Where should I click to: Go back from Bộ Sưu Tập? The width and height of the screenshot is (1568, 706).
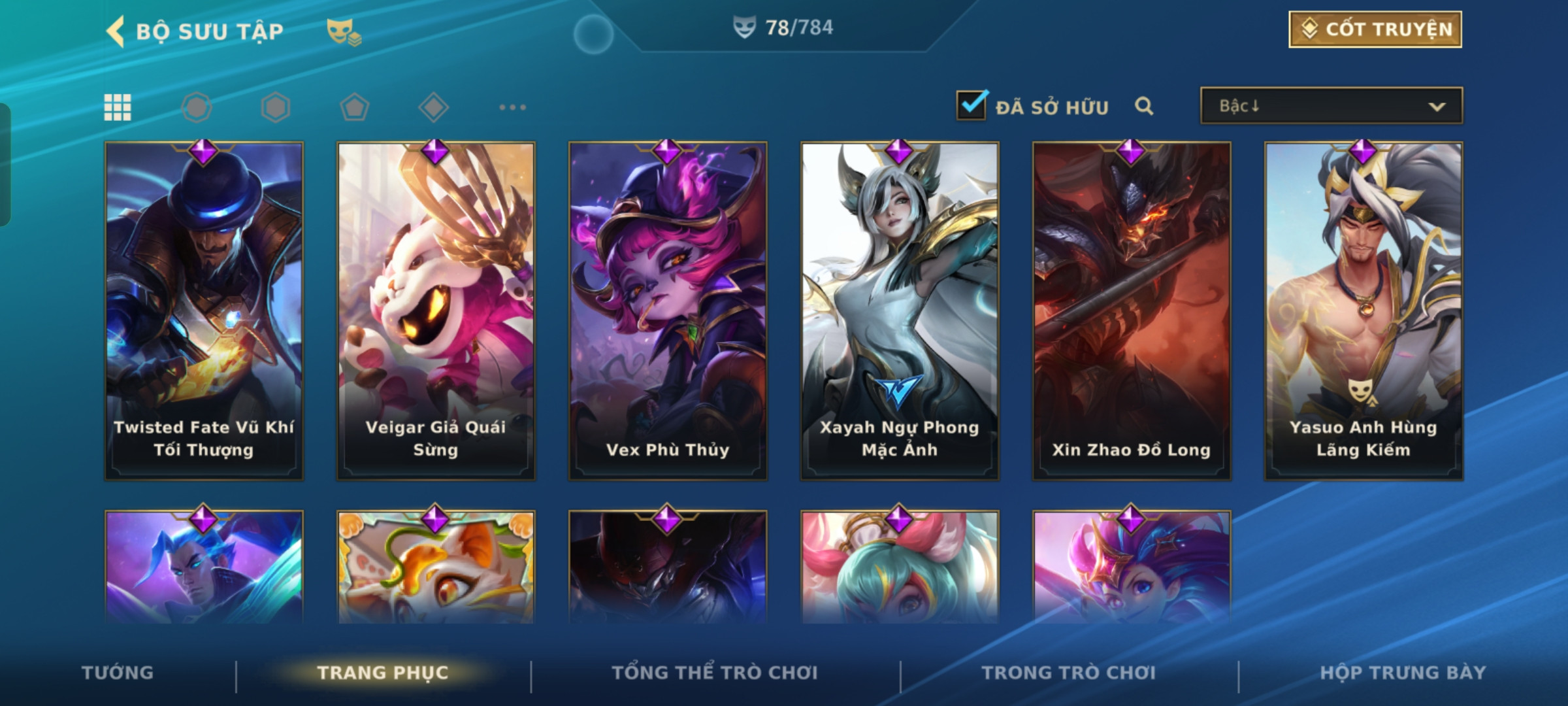(116, 31)
